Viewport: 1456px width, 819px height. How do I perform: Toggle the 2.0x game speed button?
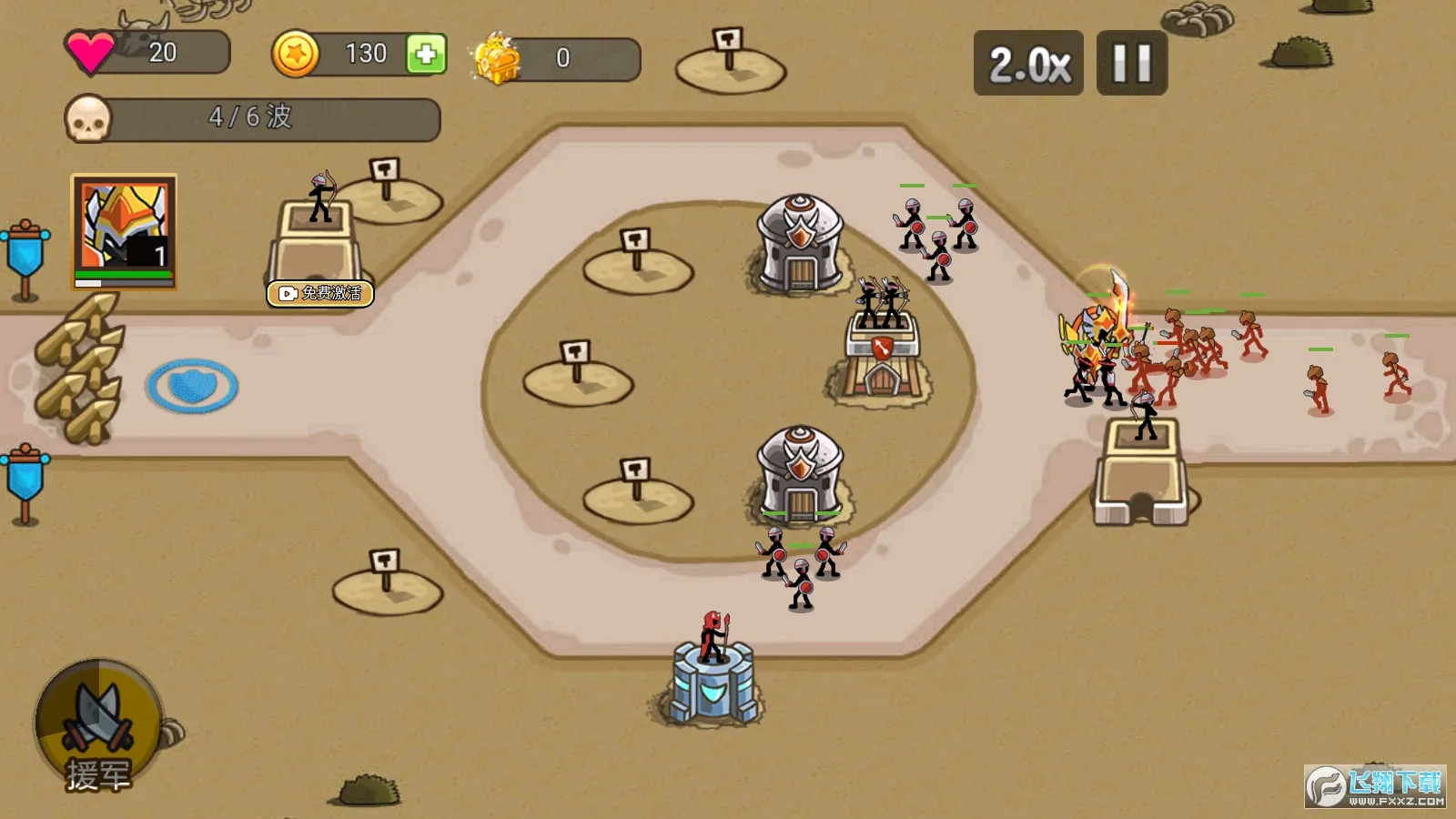[1028, 64]
